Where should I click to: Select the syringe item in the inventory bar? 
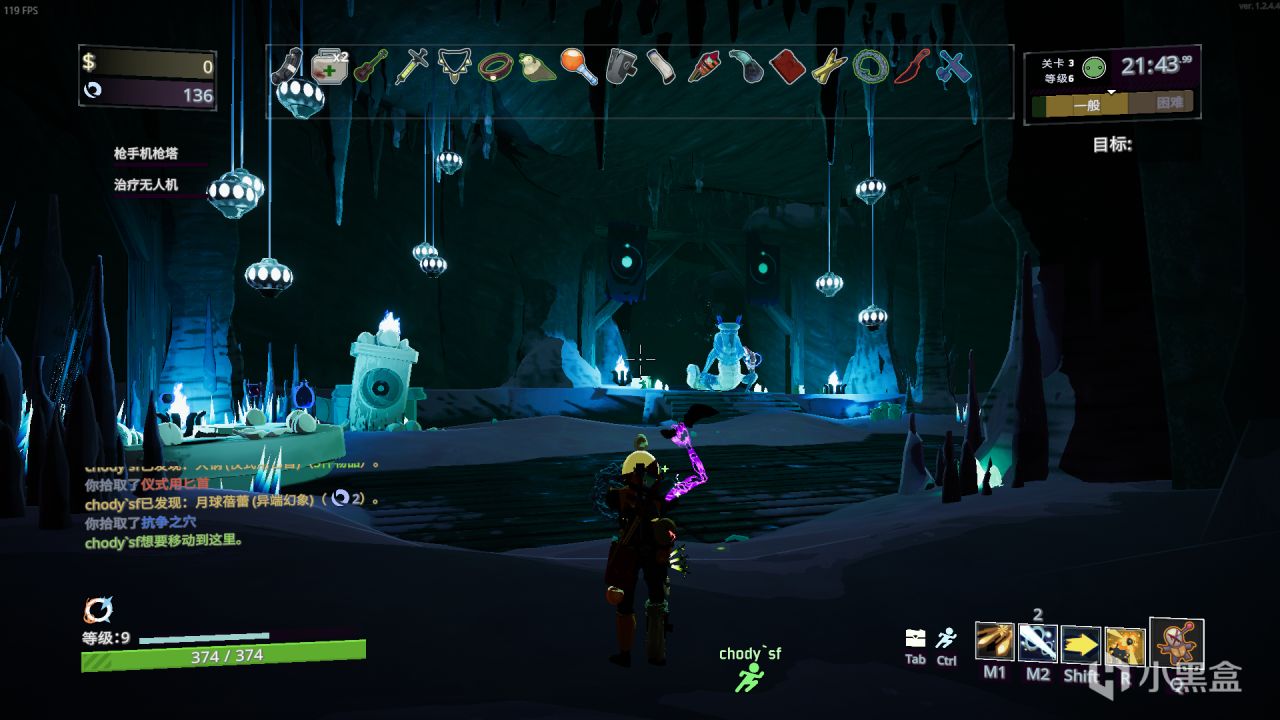pos(411,67)
